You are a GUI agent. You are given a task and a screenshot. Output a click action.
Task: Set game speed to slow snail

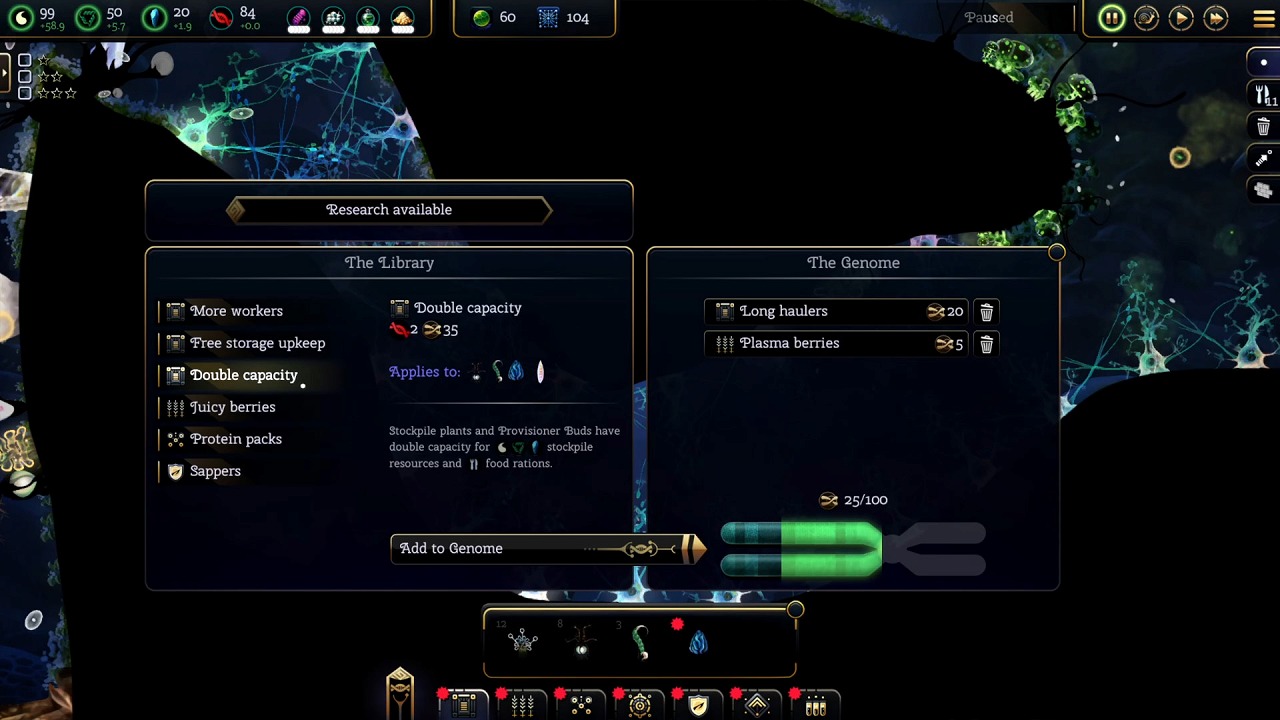tap(1146, 18)
